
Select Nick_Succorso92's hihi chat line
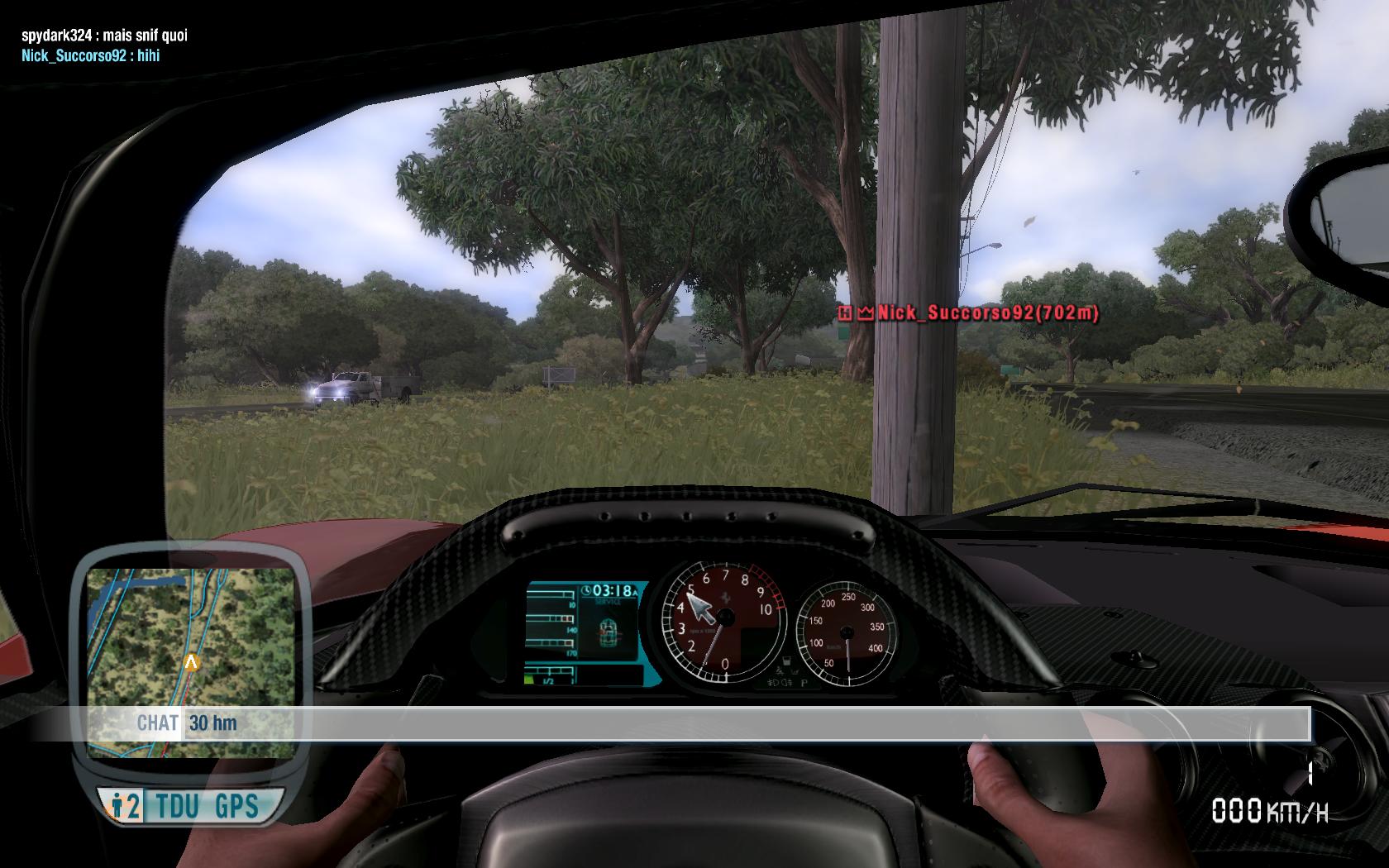pyautogui.click(x=89, y=56)
